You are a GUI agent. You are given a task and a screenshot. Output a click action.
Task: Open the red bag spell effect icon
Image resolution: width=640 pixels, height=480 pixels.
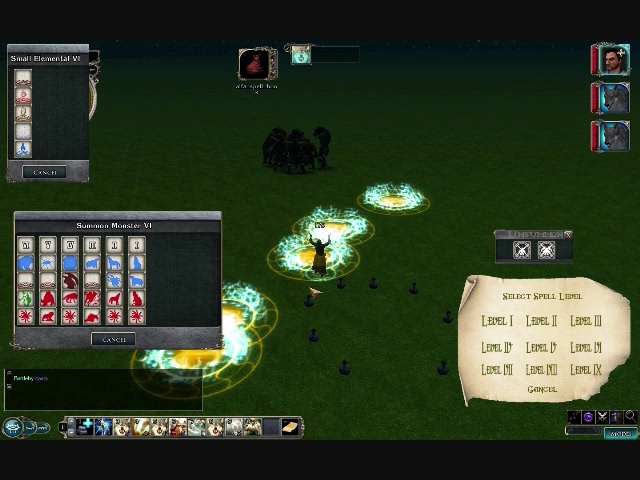tap(257, 65)
